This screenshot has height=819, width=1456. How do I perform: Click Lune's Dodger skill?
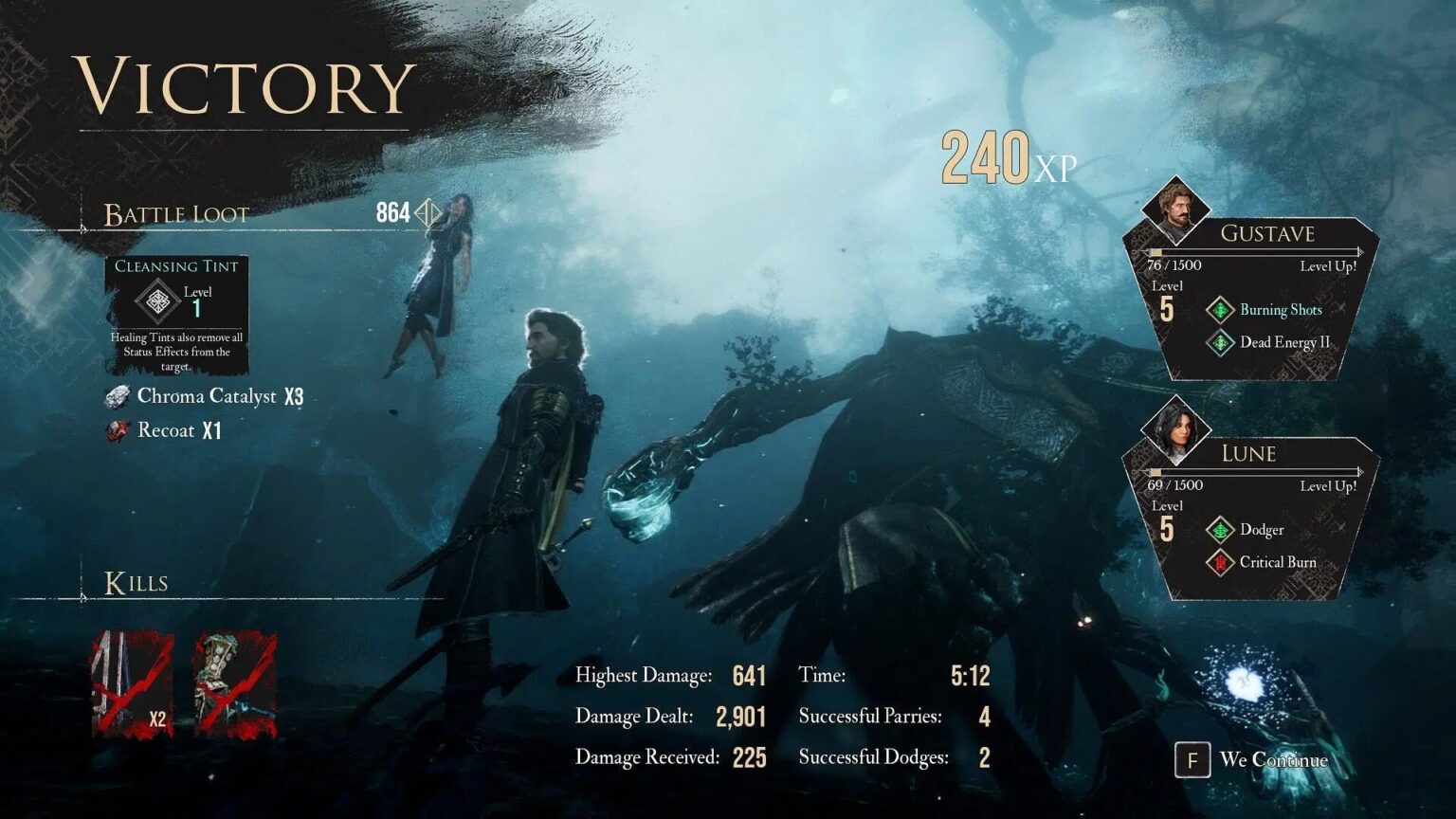tap(1261, 530)
